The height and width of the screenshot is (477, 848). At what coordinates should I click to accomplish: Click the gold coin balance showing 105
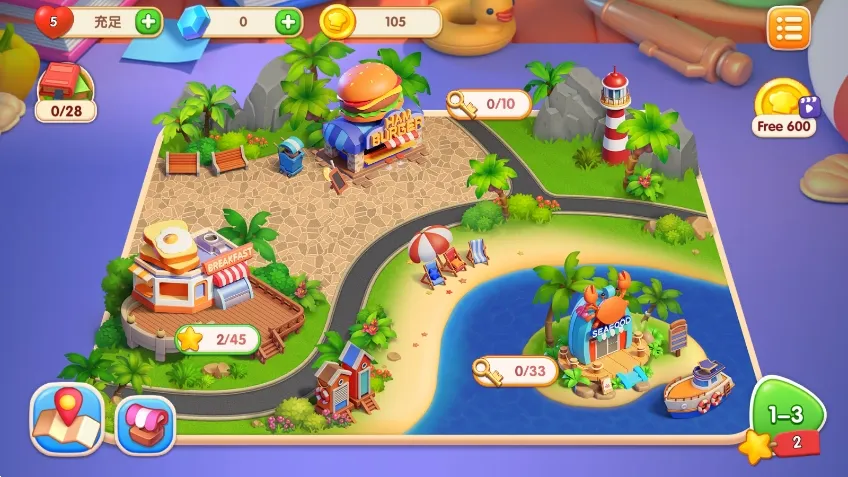(381, 21)
